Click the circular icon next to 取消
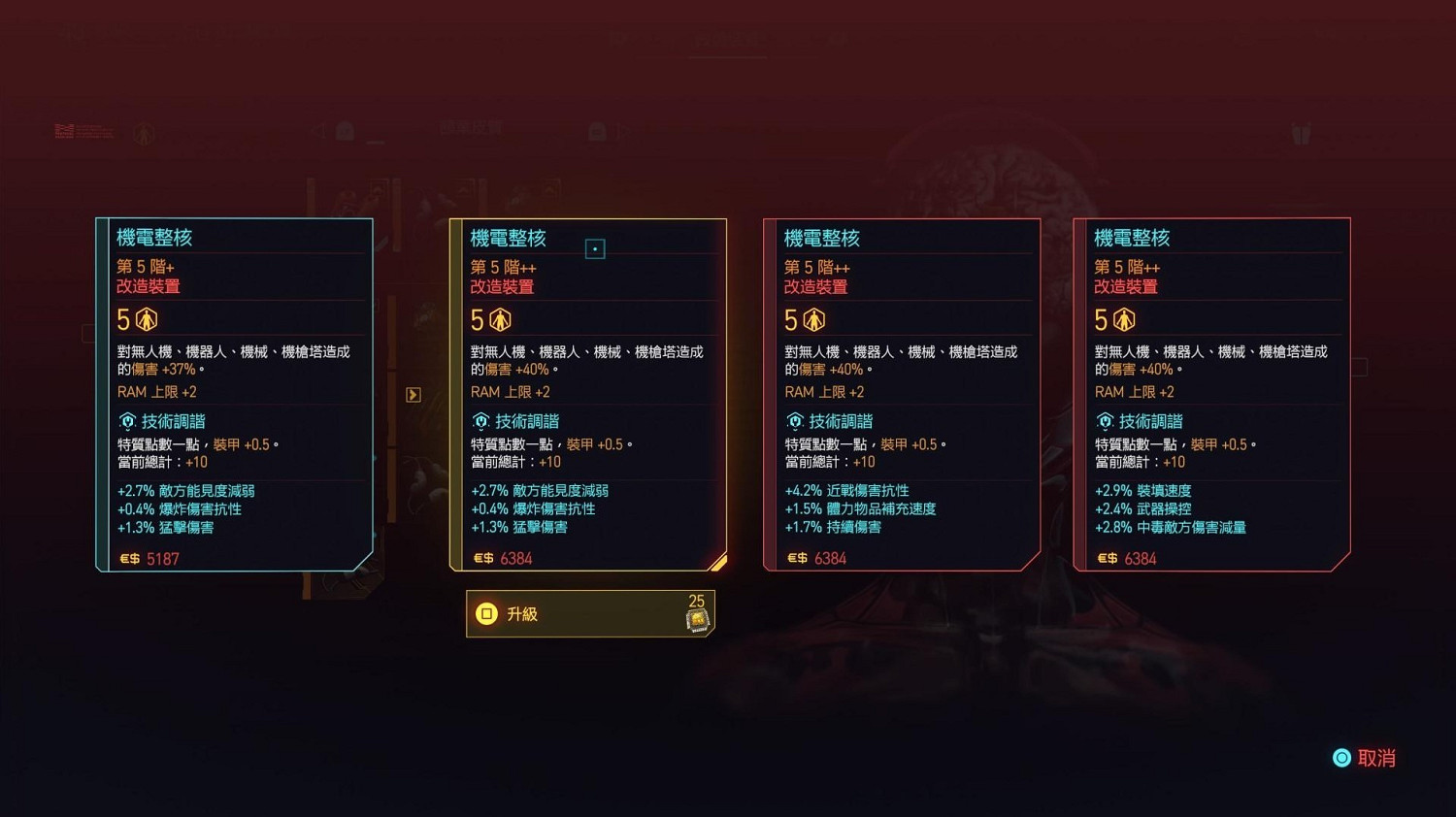Viewport: 1456px width, 817px height. pyautogui.click(x=1342, y=758)
